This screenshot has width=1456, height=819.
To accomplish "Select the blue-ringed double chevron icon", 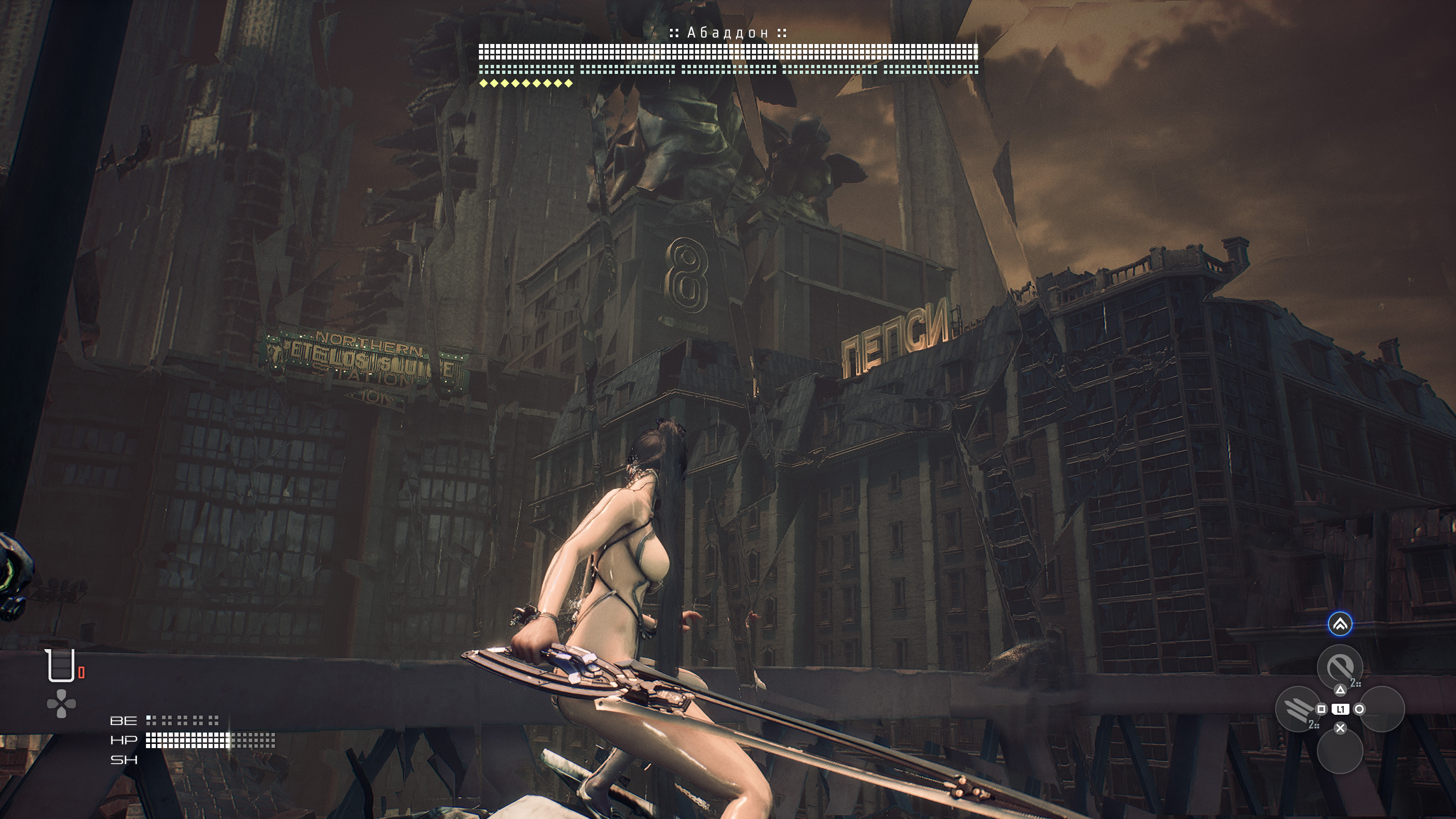I will pyautogui.click(x=1340, y=624).
